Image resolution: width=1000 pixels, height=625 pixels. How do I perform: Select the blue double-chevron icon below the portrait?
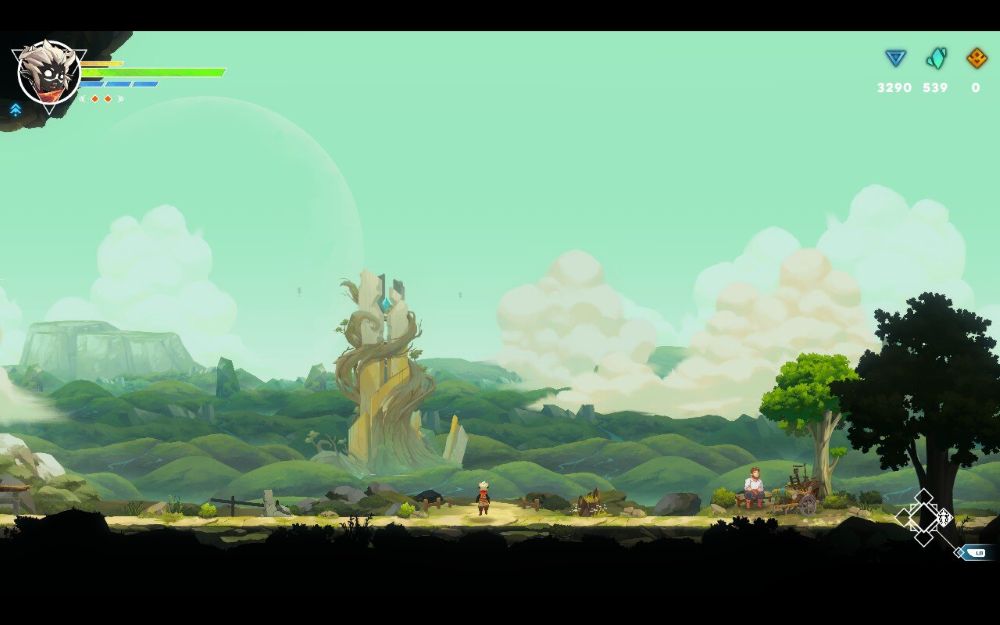click(x=16, y=109)
